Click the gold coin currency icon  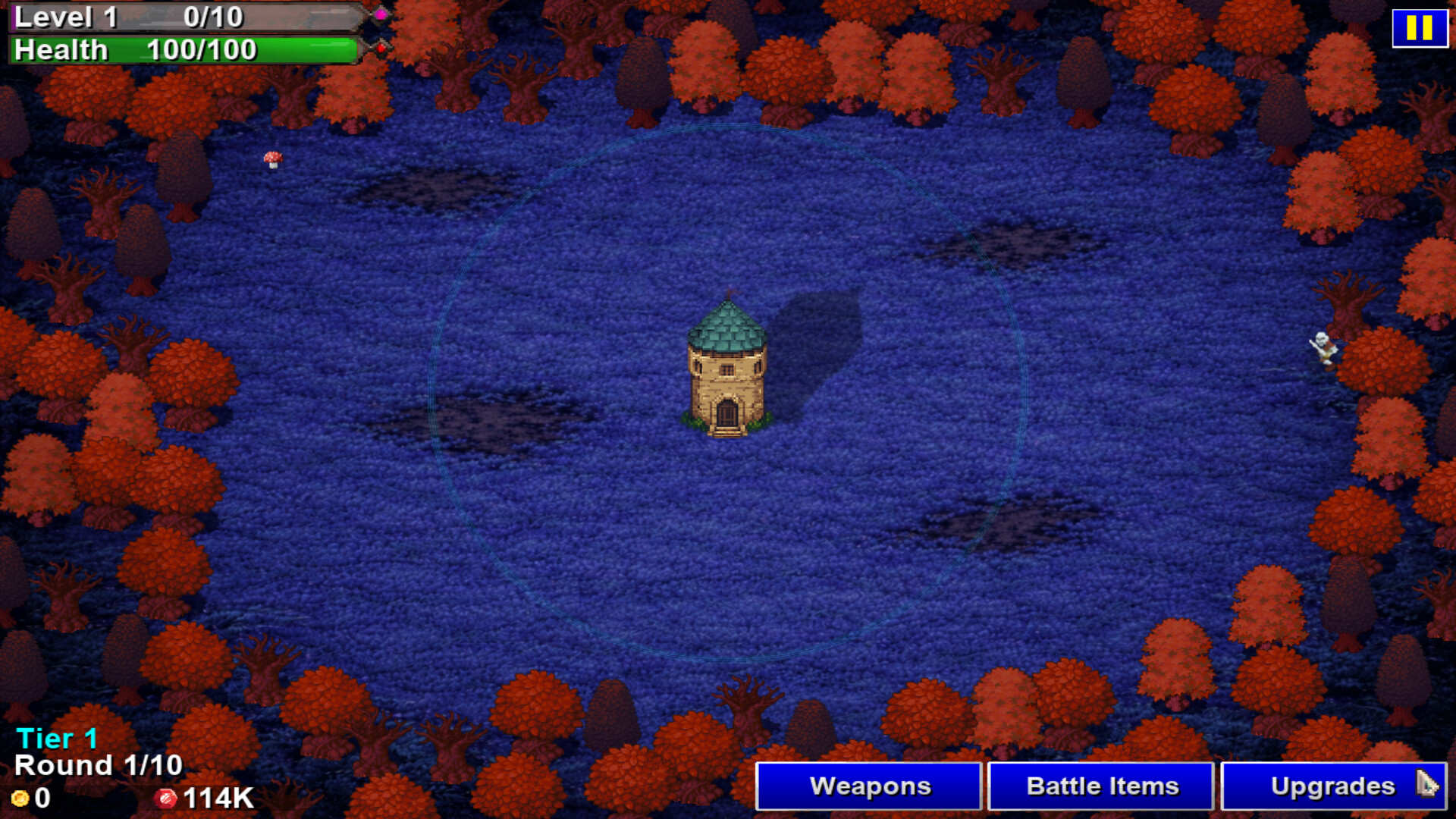click(x=20, y=799)
